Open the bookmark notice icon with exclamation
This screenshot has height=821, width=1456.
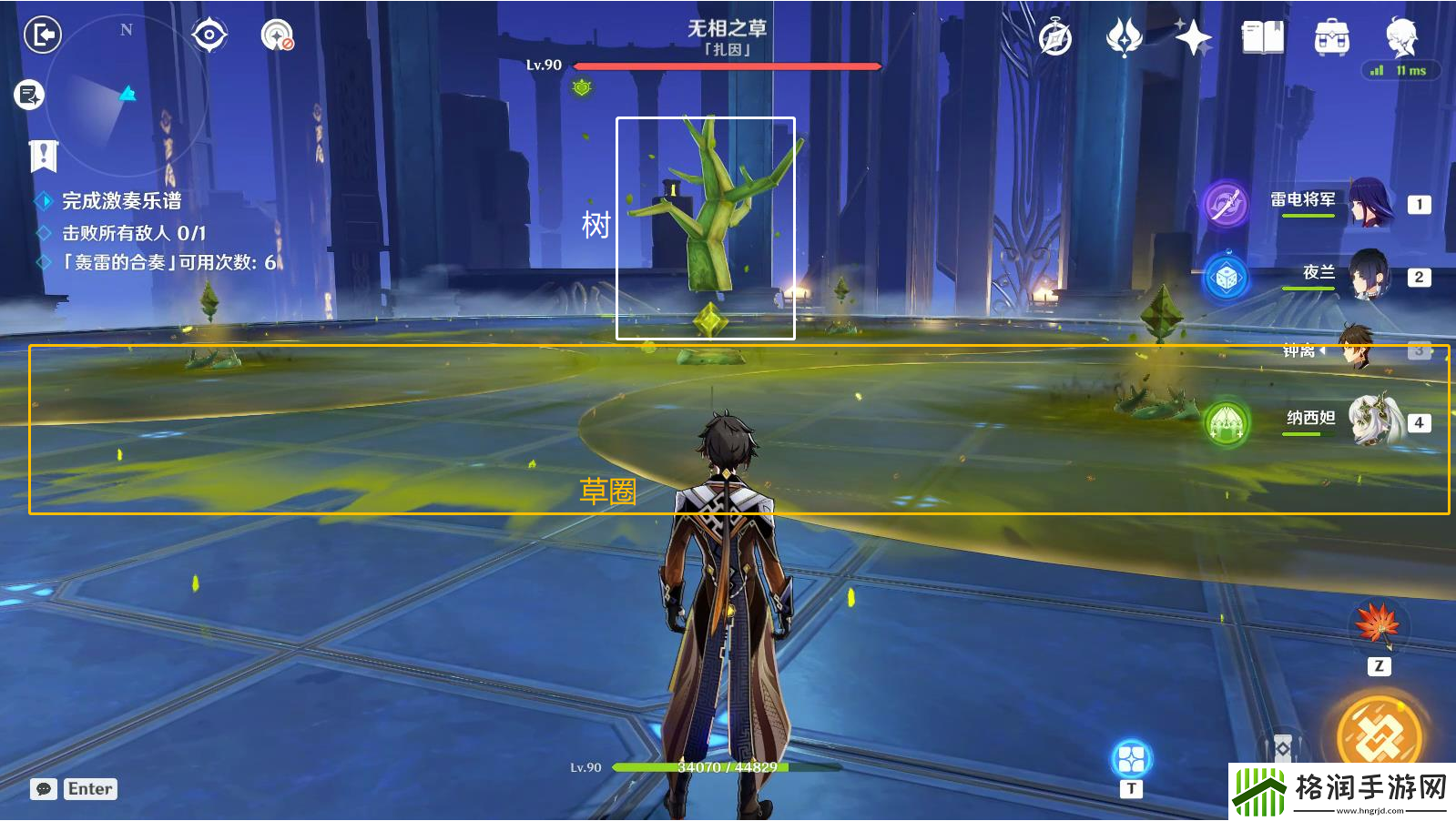43,156
